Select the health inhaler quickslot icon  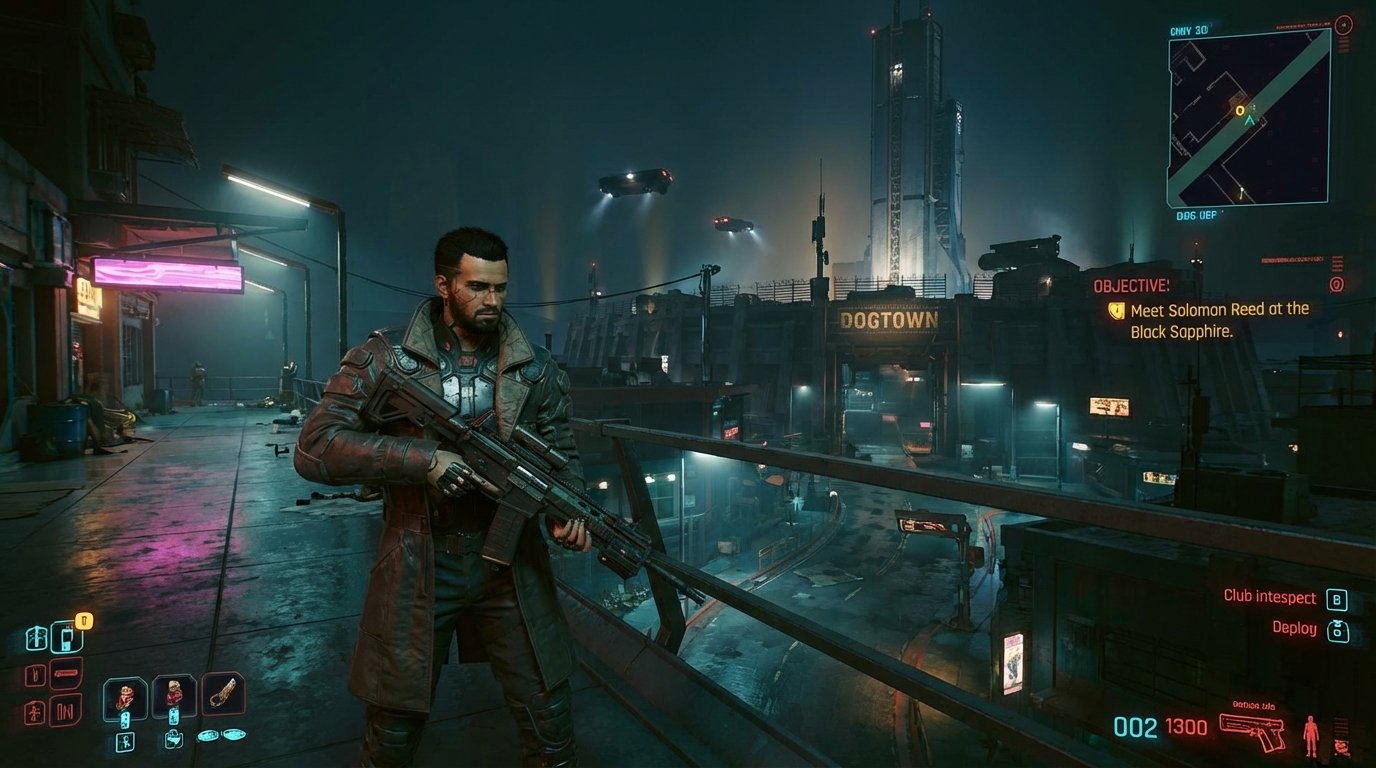67,638
